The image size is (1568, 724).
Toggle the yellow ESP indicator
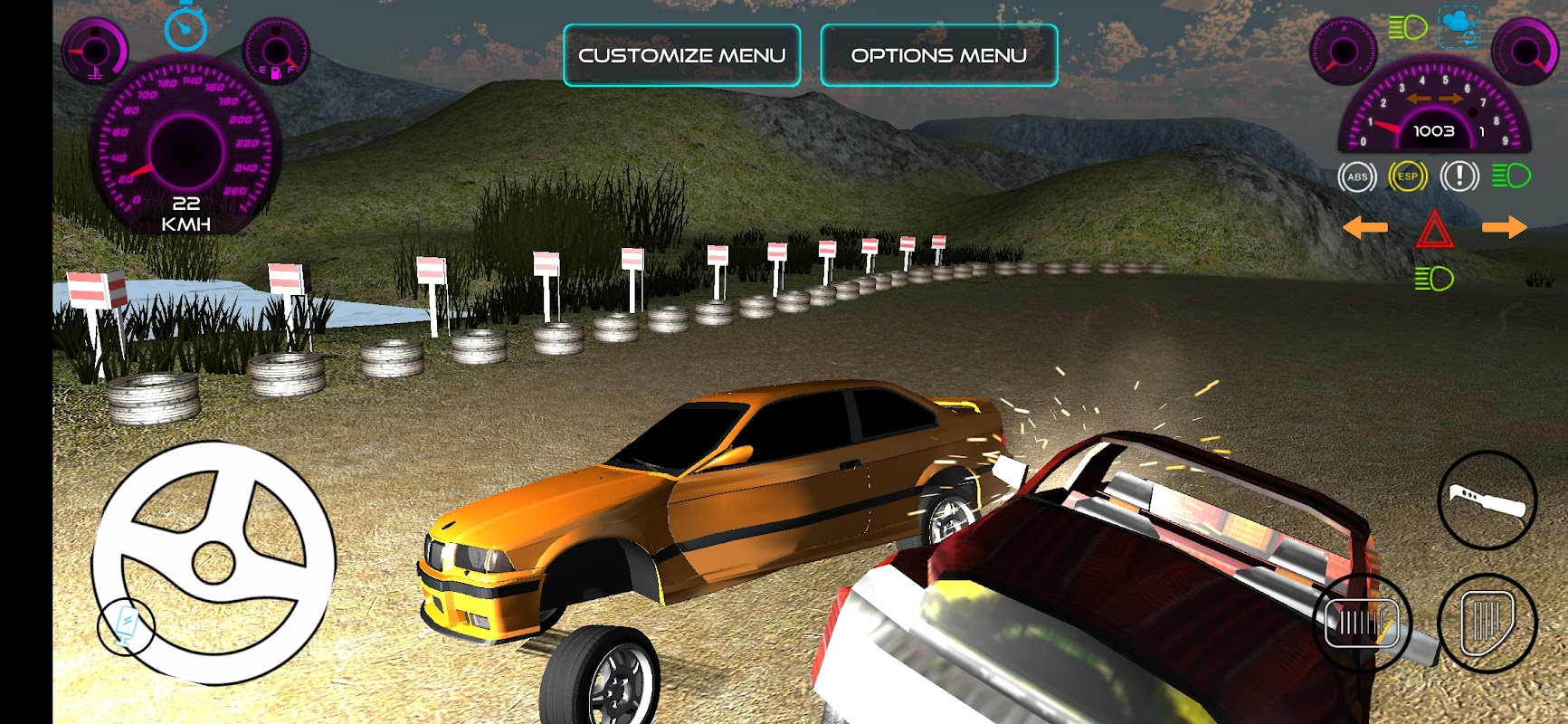pos(1407,176)
